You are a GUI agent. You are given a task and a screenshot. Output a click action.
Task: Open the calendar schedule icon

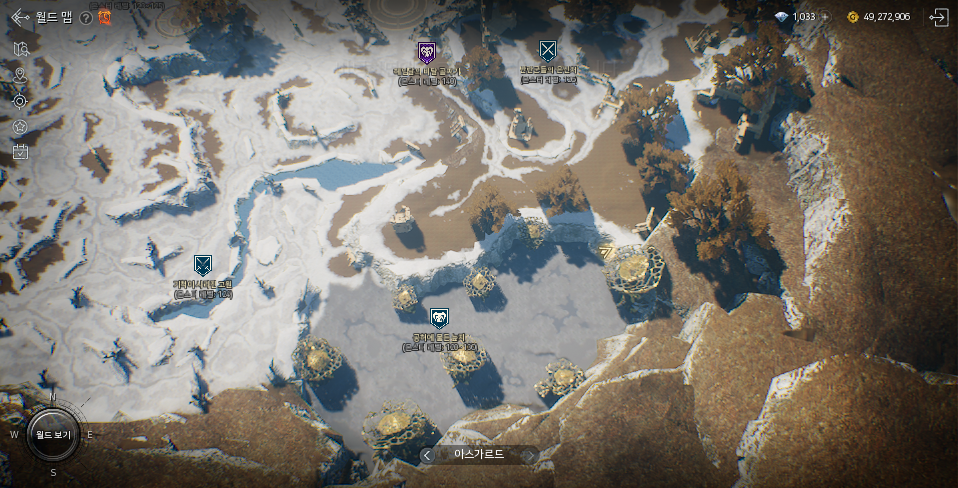click(x=20, y=152)
